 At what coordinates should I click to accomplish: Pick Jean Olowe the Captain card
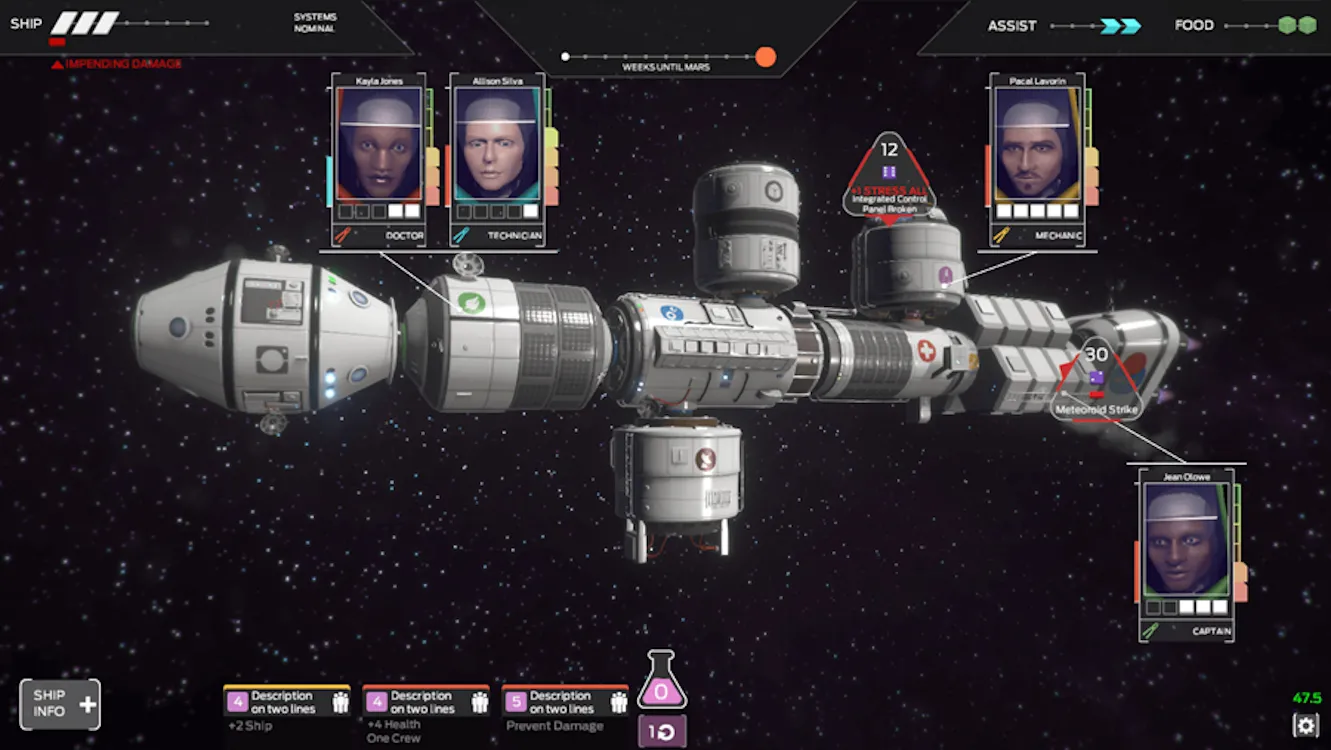coord(1186,556)
